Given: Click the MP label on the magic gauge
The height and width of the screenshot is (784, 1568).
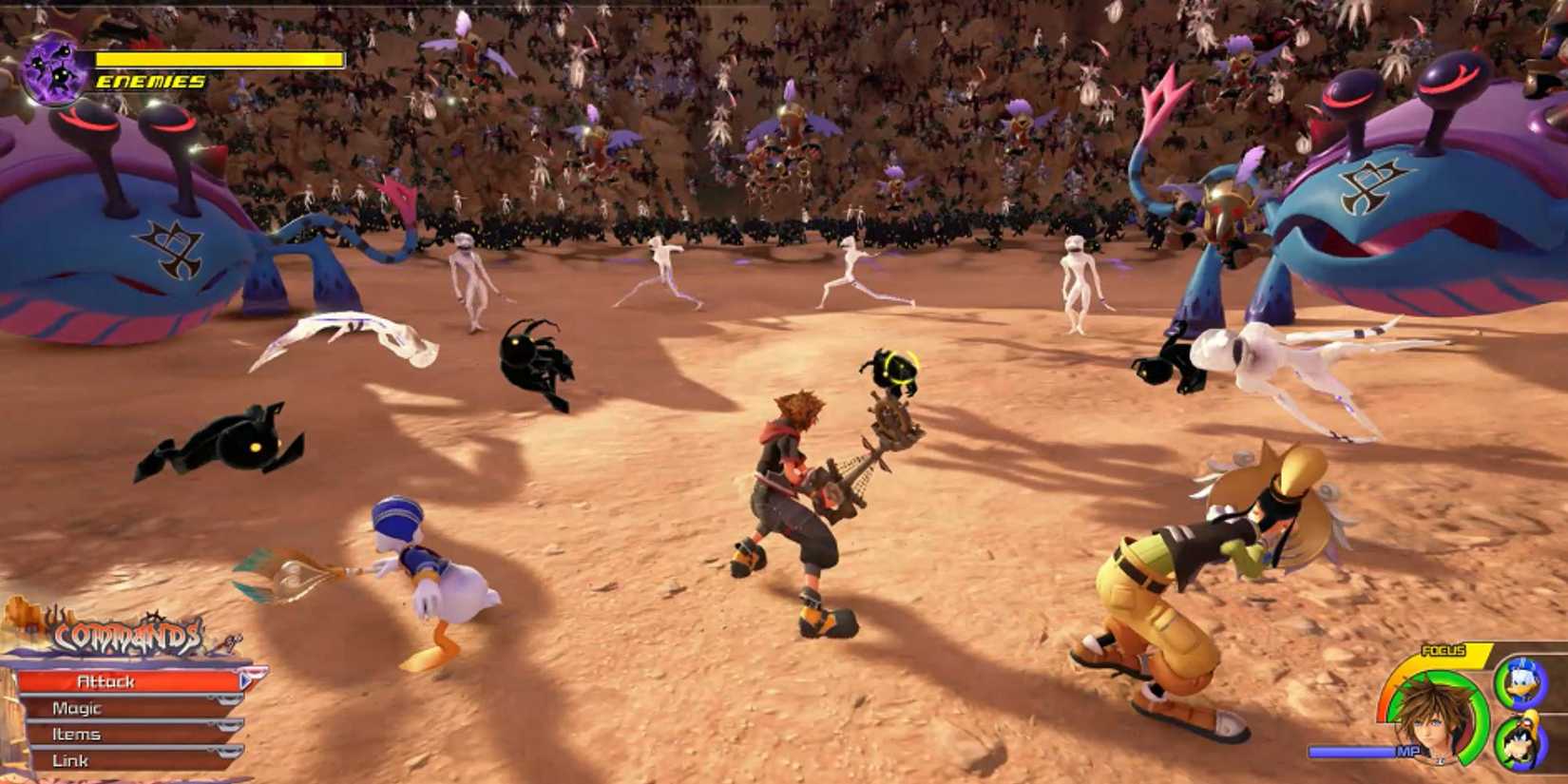Looking at the screenshot, I should point(1407,750).
